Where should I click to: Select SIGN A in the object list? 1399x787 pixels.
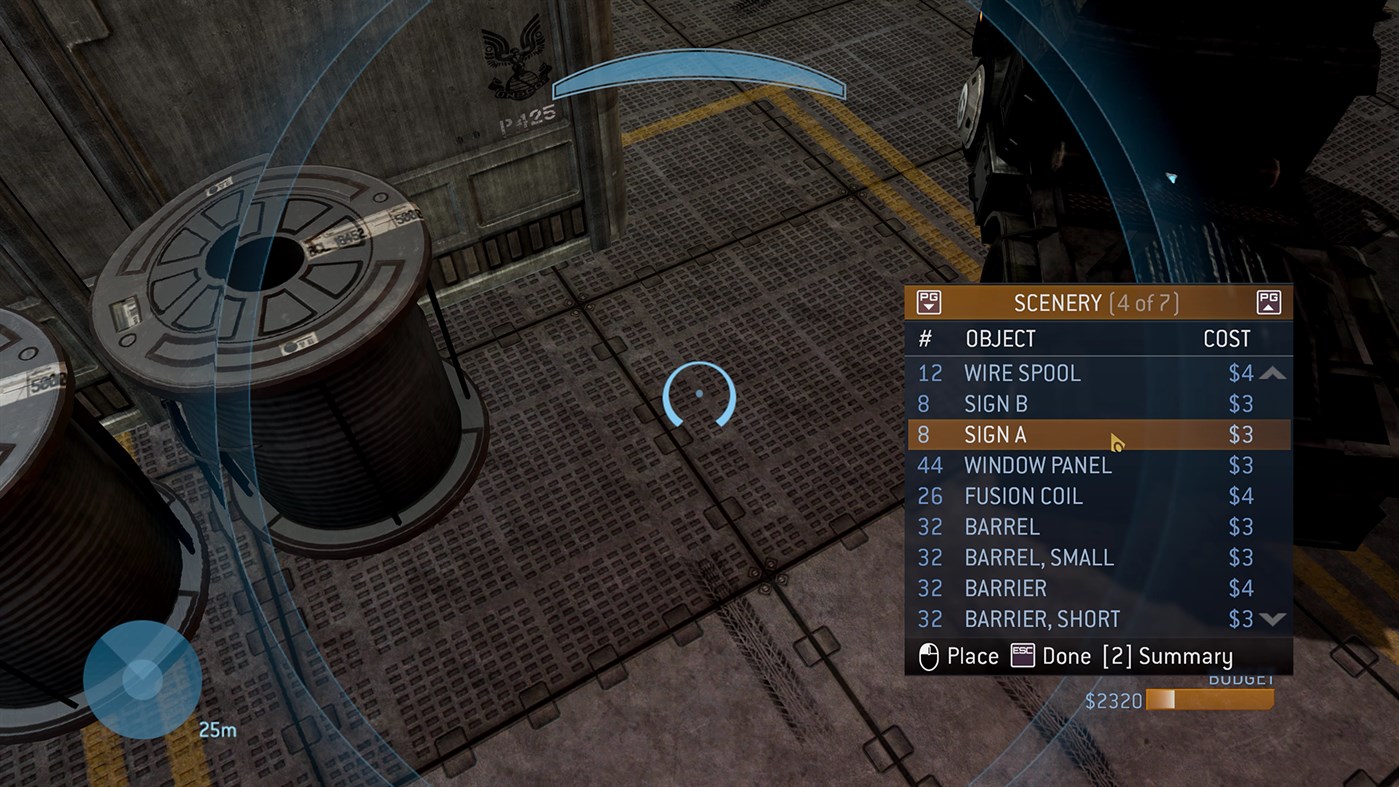click(x=995, y=434)
